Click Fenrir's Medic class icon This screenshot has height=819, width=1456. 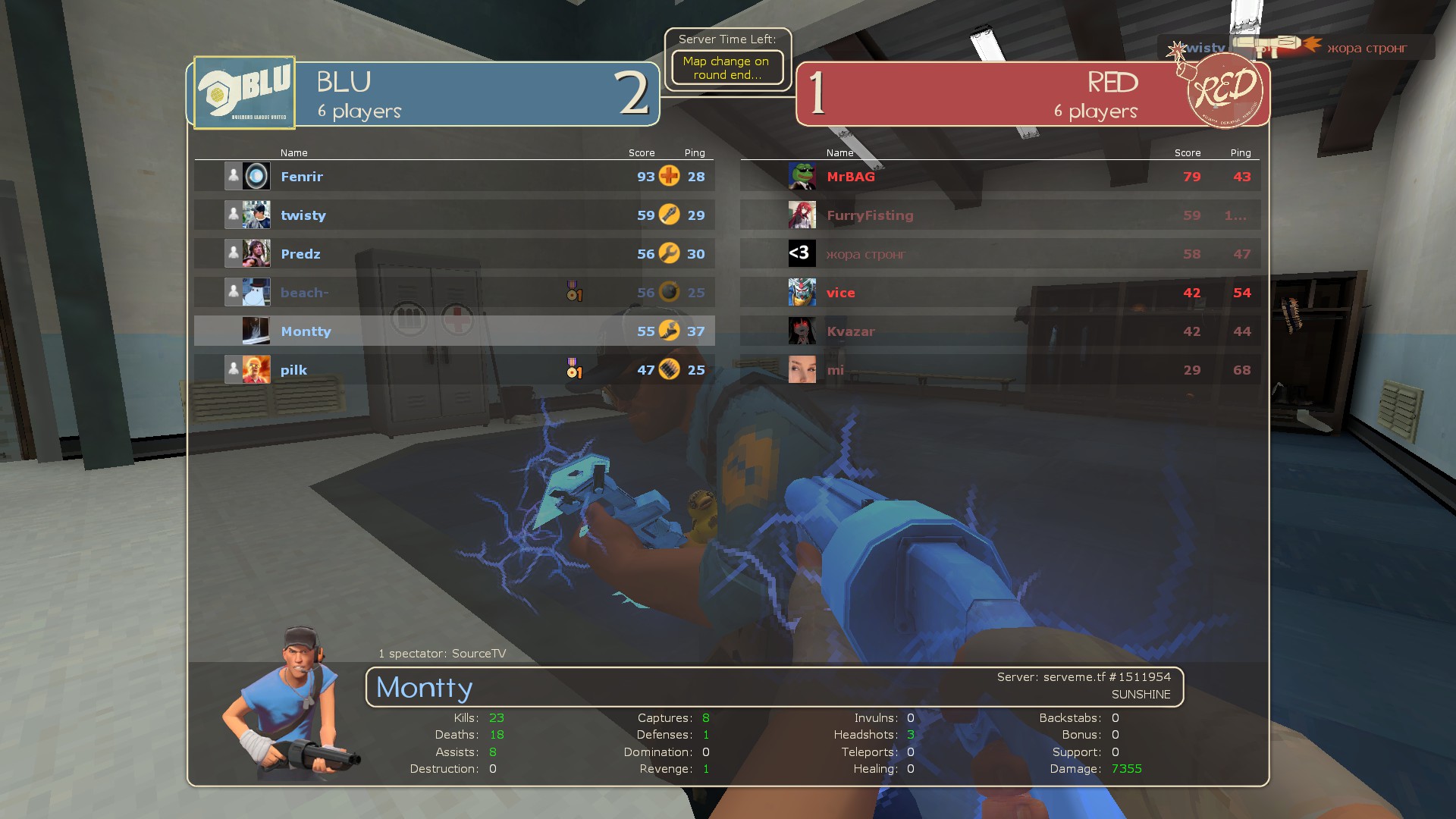pos(669,176)
